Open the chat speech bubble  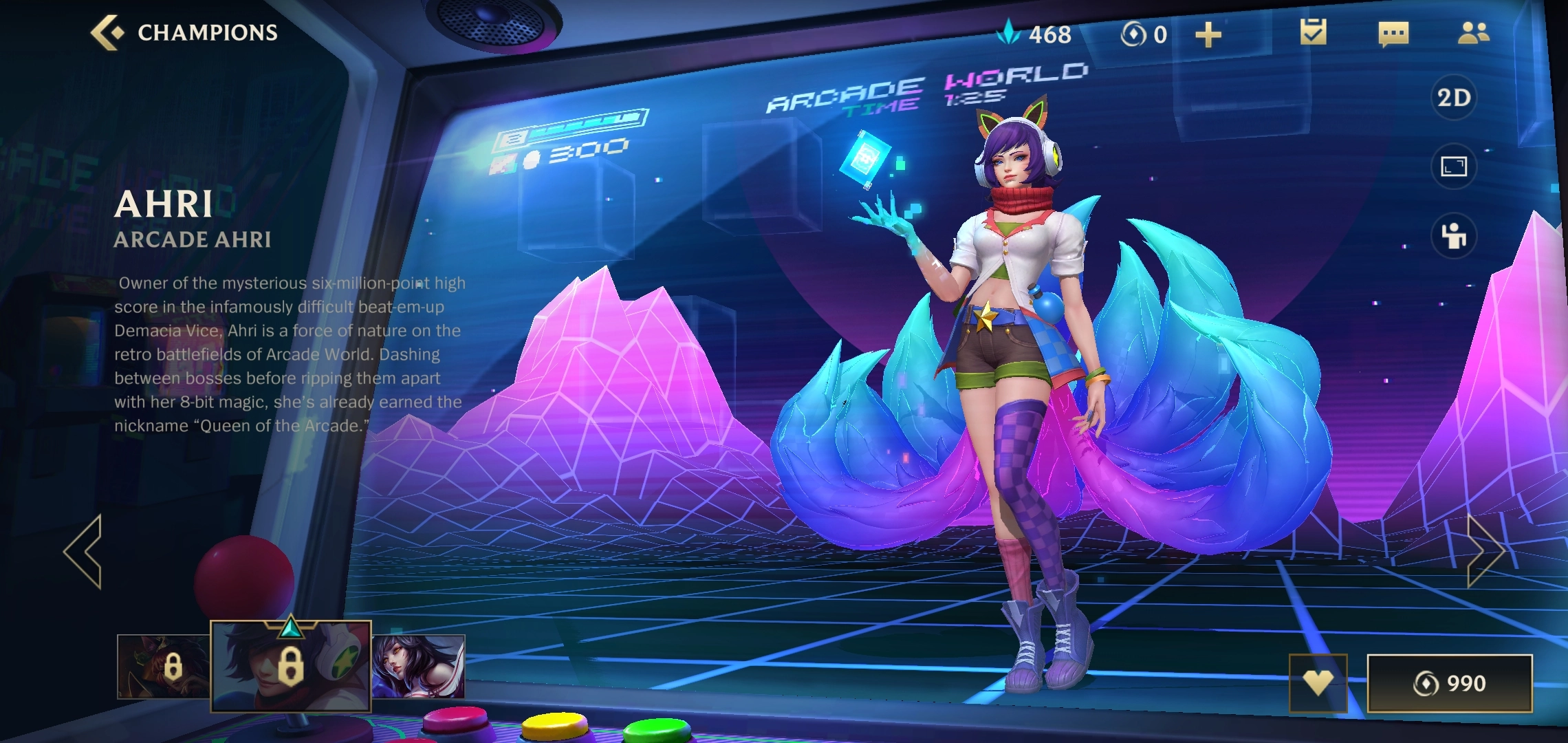pyautogui.click(x=1393, y=34)
